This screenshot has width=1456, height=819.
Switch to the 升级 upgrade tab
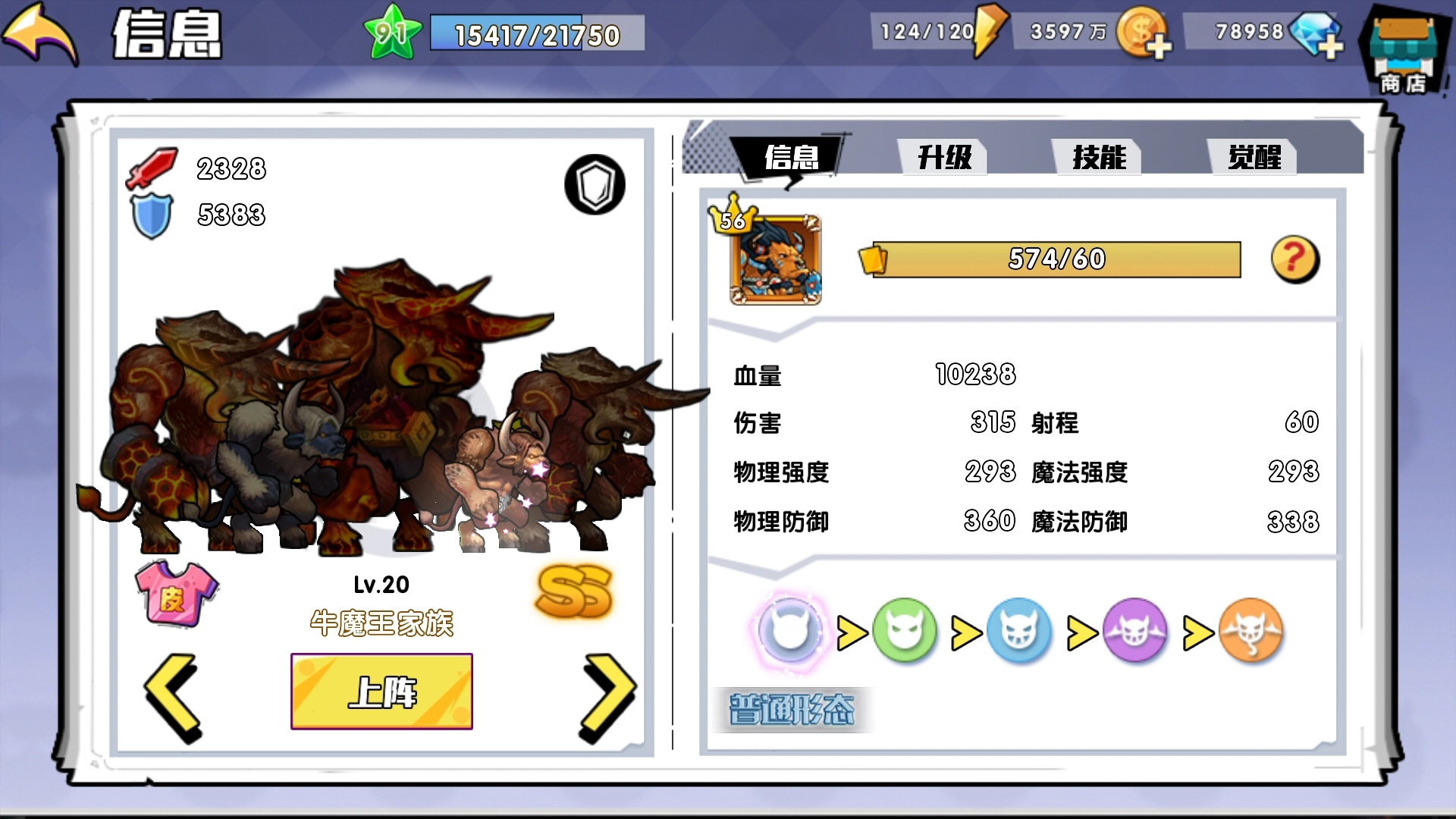[x=943, y=158]
